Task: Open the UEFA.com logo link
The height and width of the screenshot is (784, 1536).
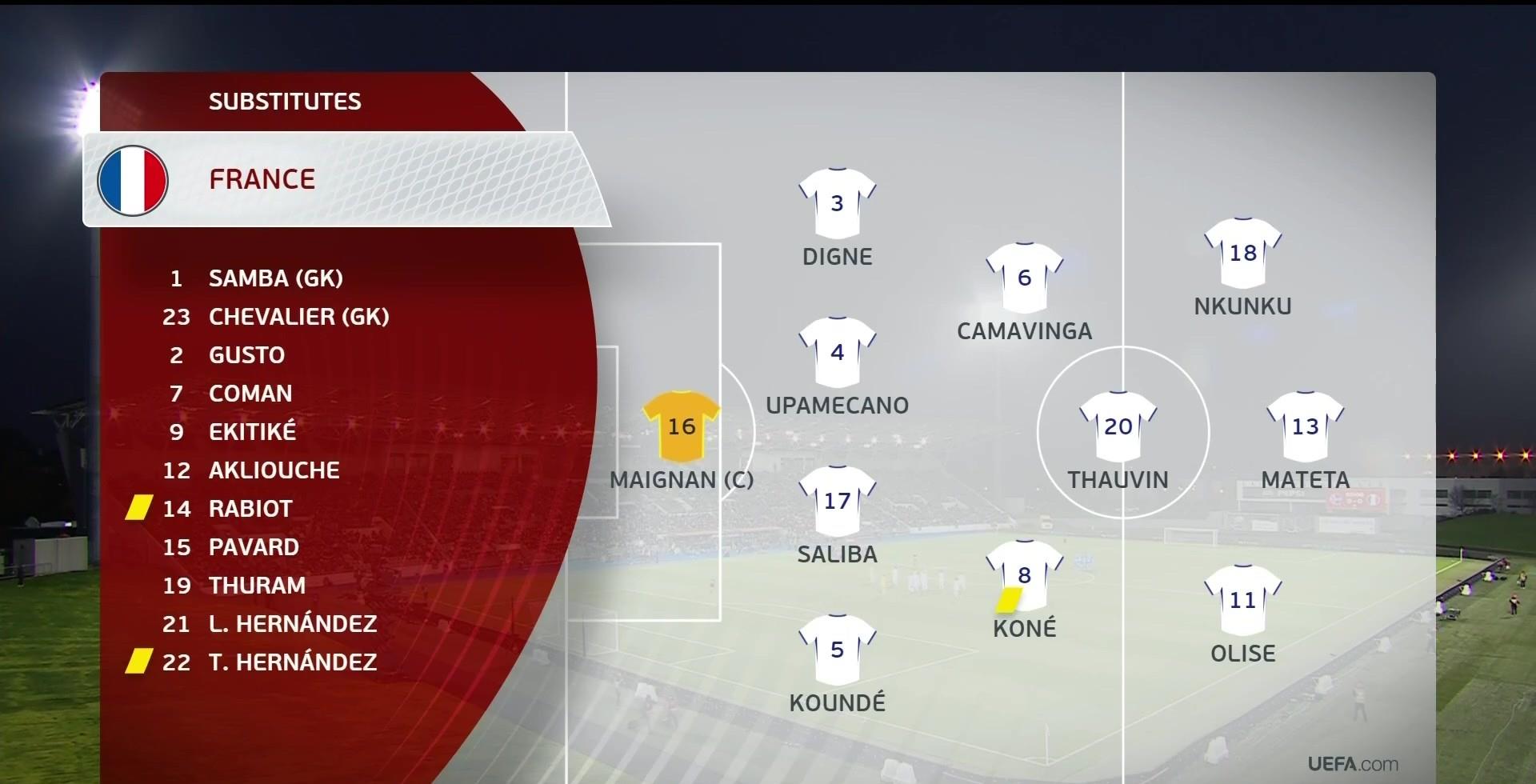Action: (1352, 764)
